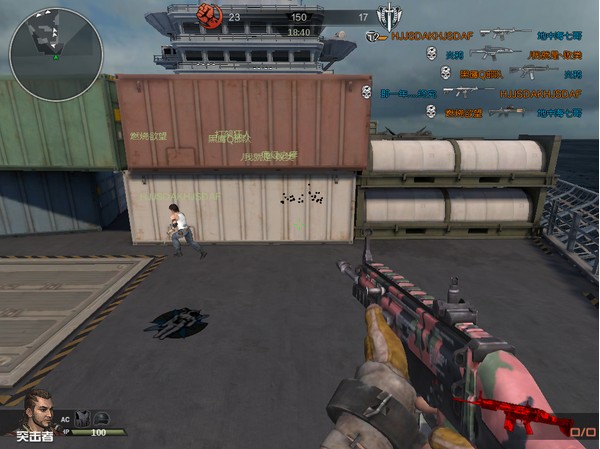Click the character portrait labeled 突击者
The image size is (600, 449).
click(36, 412)
